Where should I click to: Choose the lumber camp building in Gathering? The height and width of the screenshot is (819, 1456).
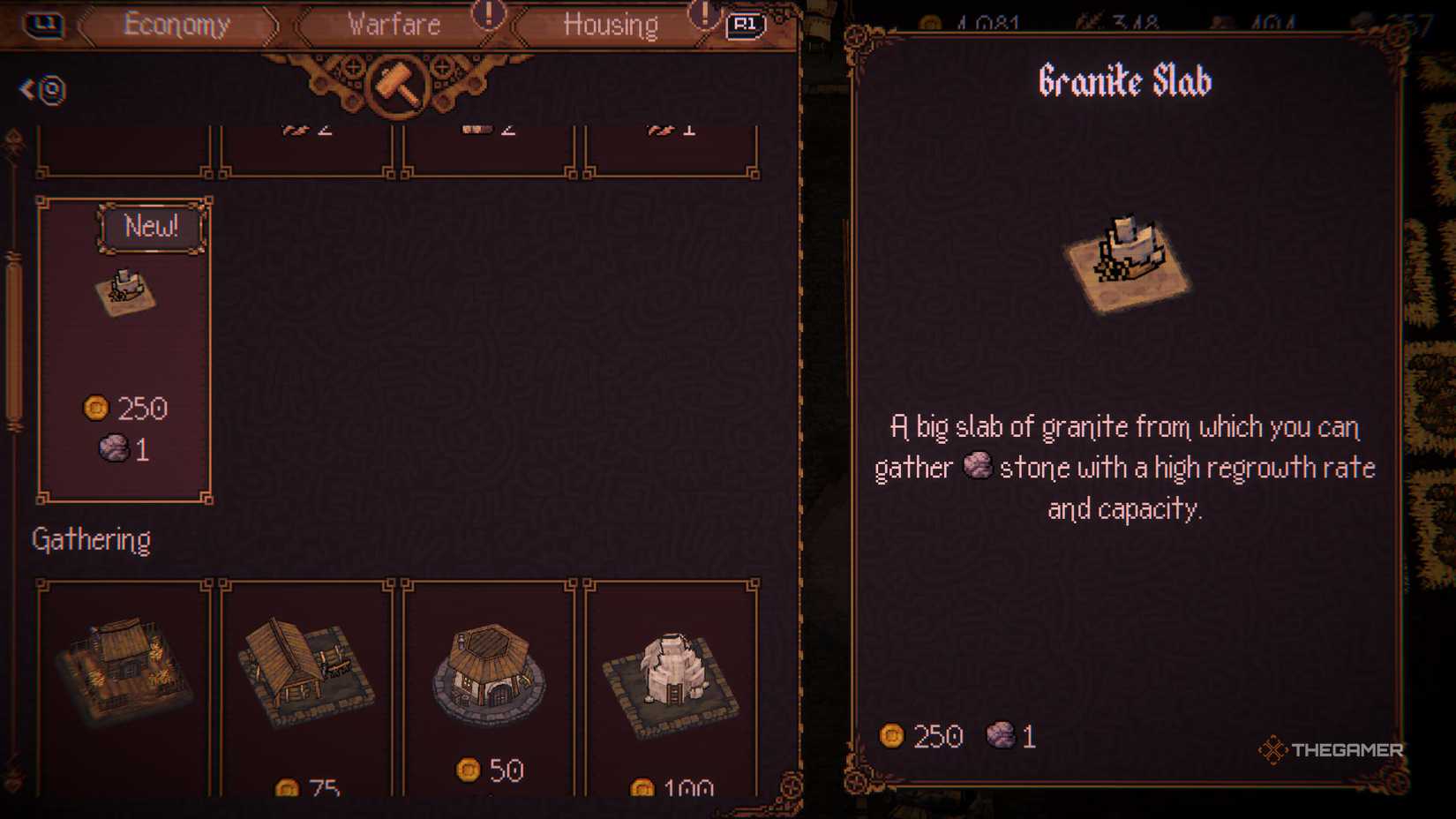tap(307, 675)
